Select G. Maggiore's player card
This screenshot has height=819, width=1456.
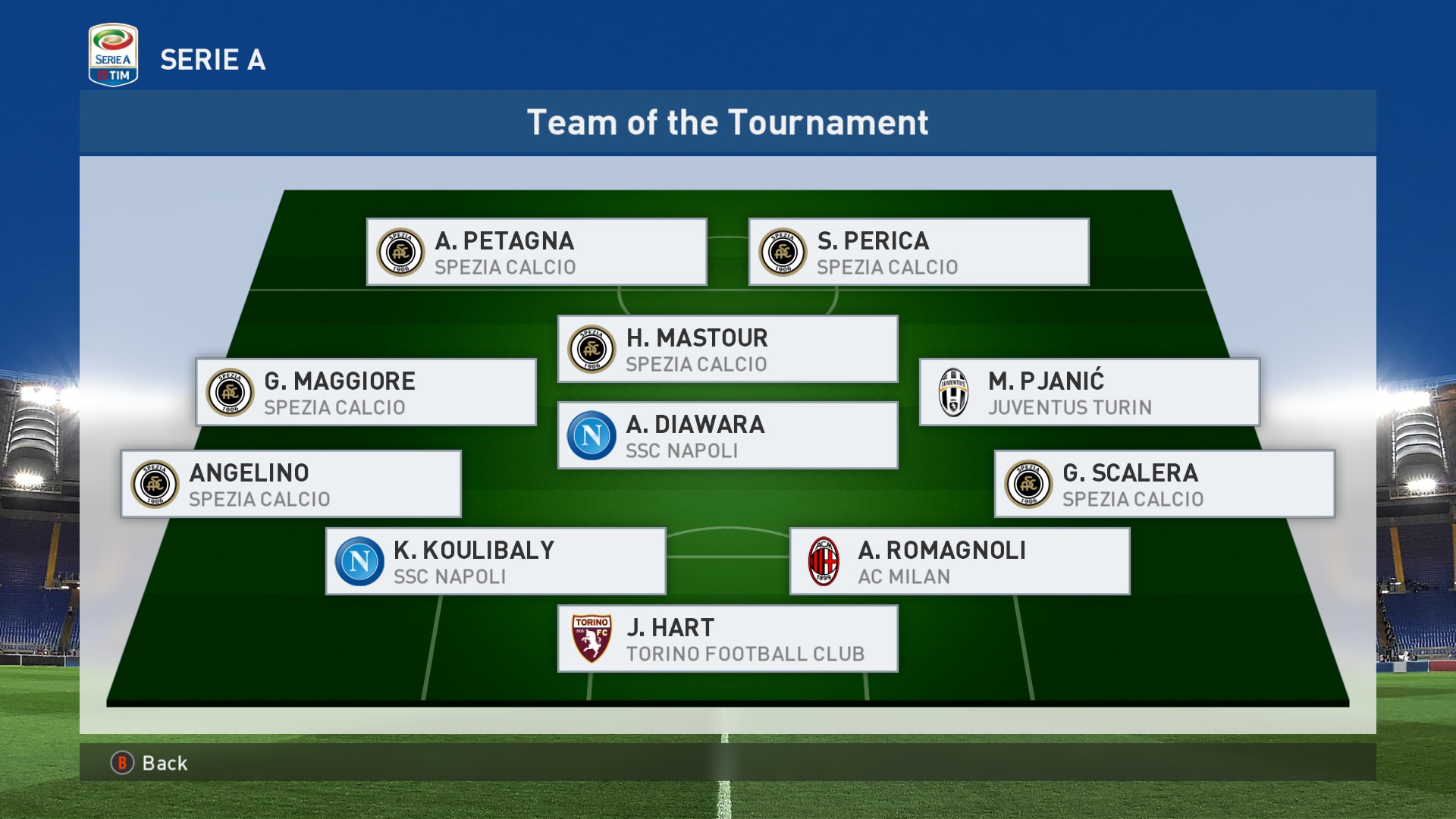[x=366, y=393]
